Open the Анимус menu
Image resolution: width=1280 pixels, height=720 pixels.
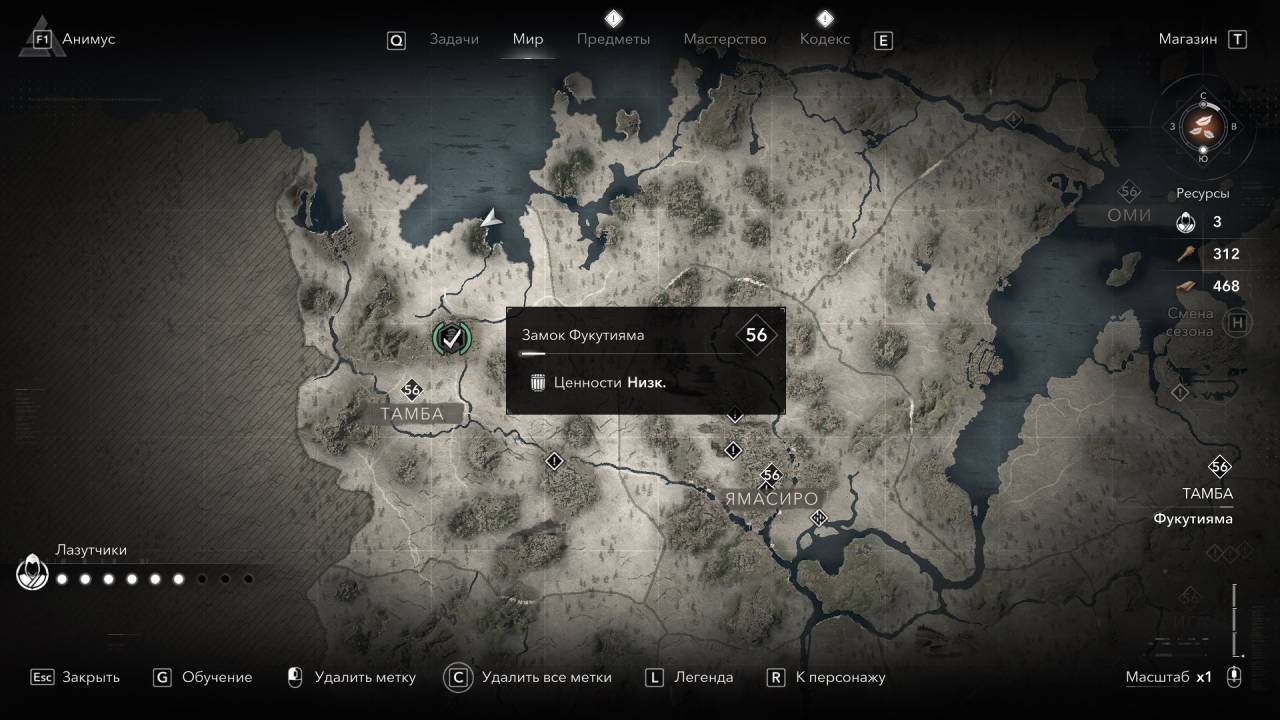pyautogui.click(x=88, y=39)
